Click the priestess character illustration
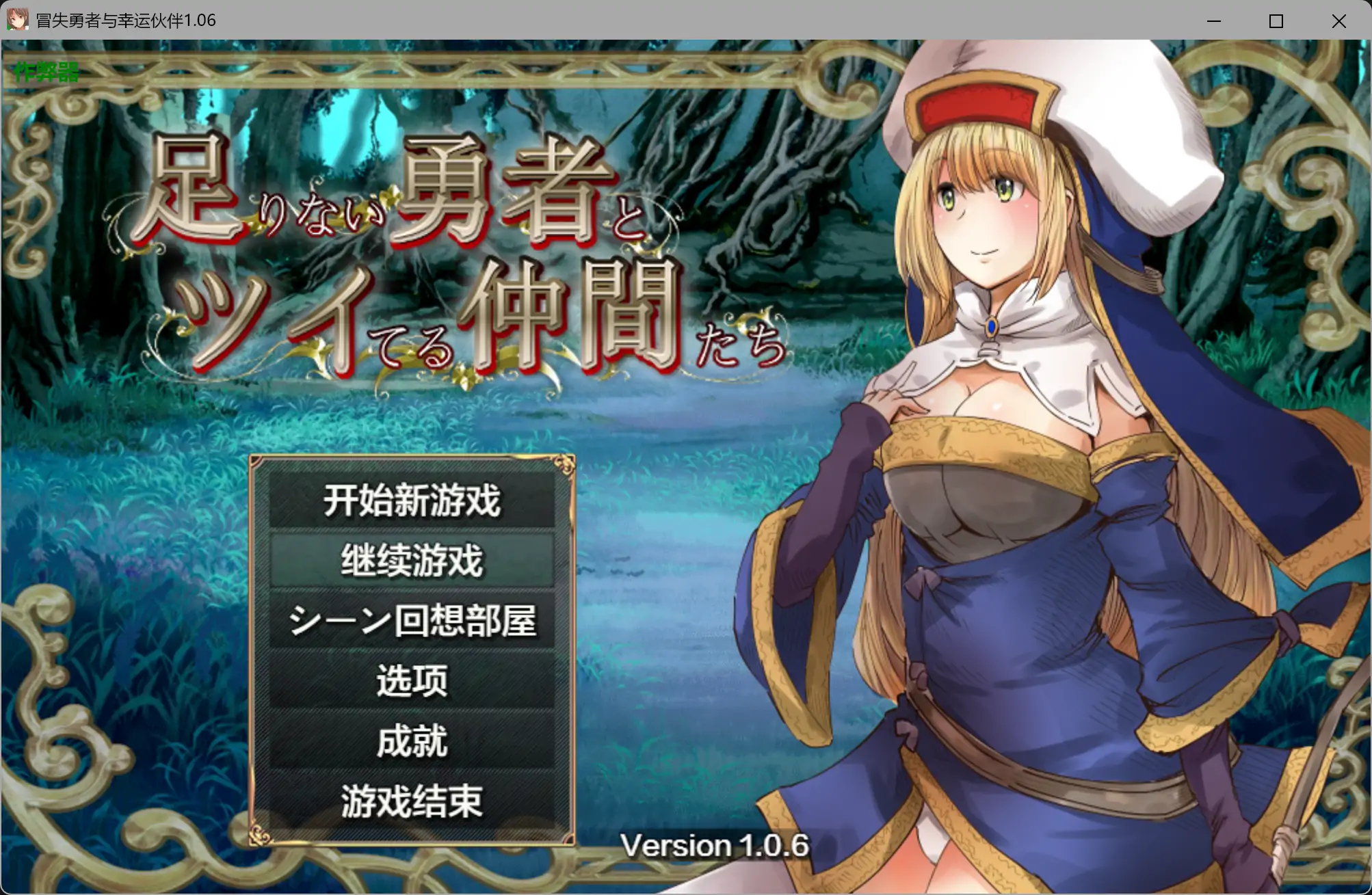The image size is (1372, 895). 992,479
